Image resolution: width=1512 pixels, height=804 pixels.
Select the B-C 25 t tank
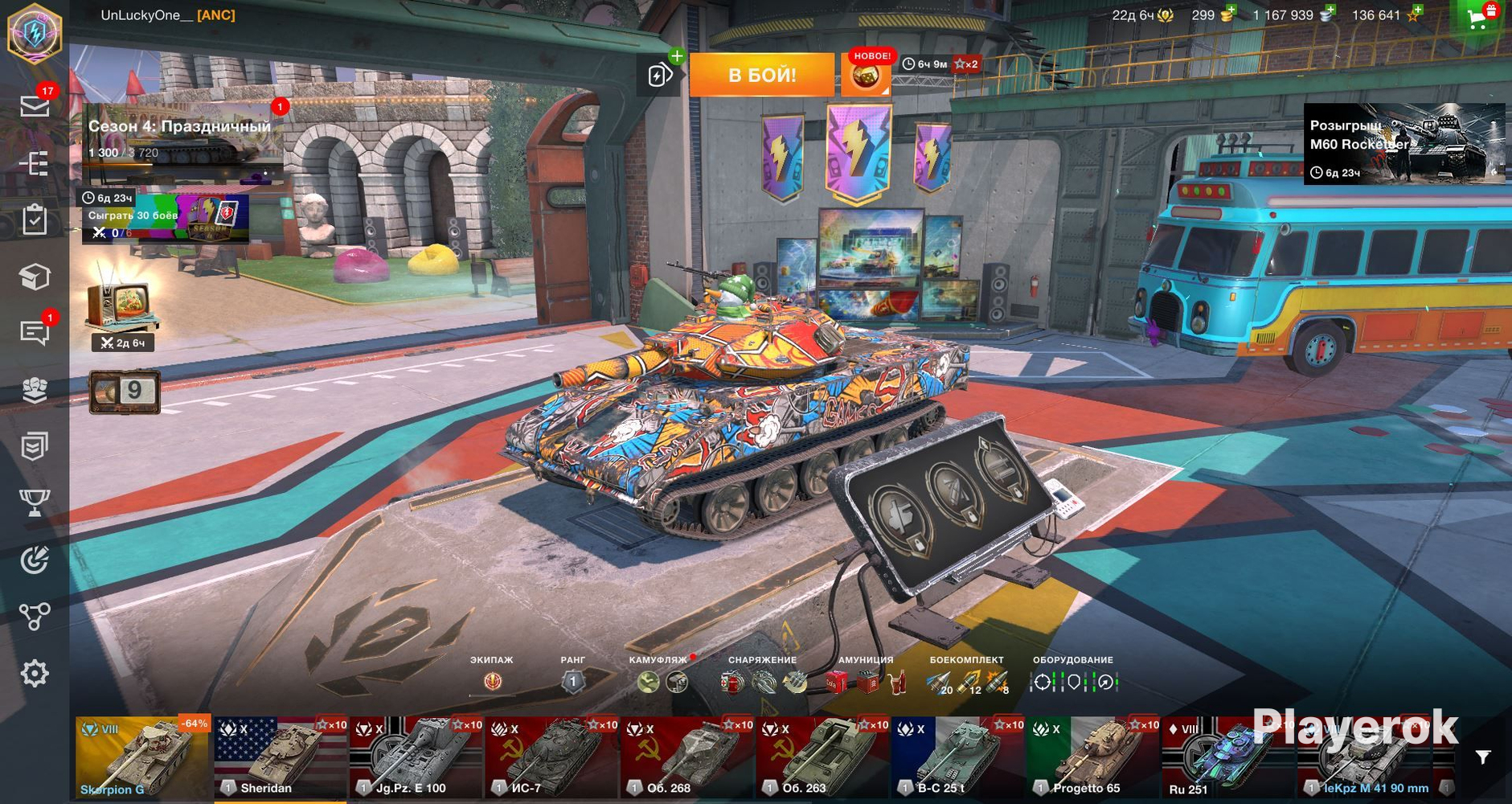[957, 758]
